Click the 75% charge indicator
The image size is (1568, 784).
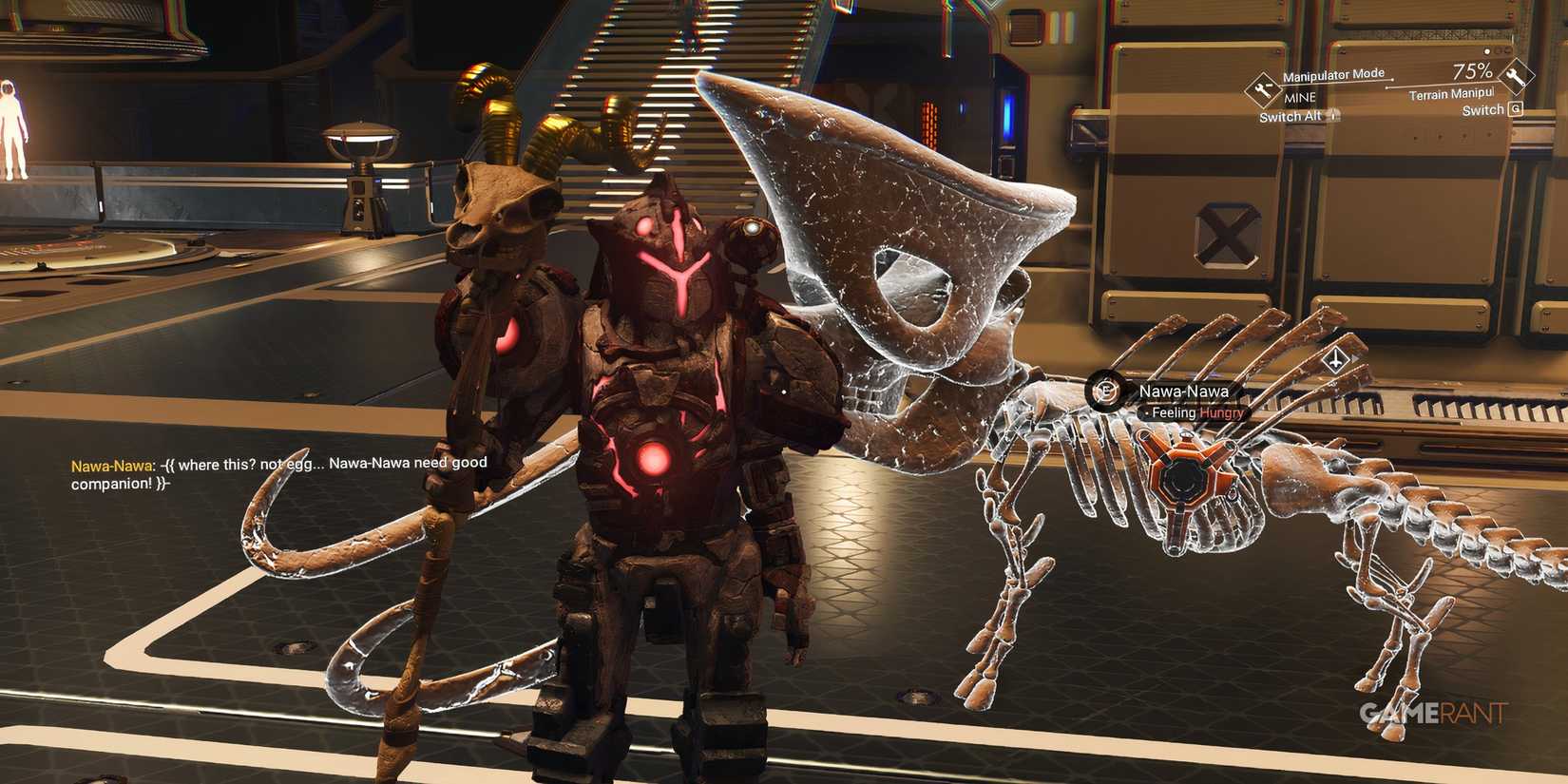1473,71
